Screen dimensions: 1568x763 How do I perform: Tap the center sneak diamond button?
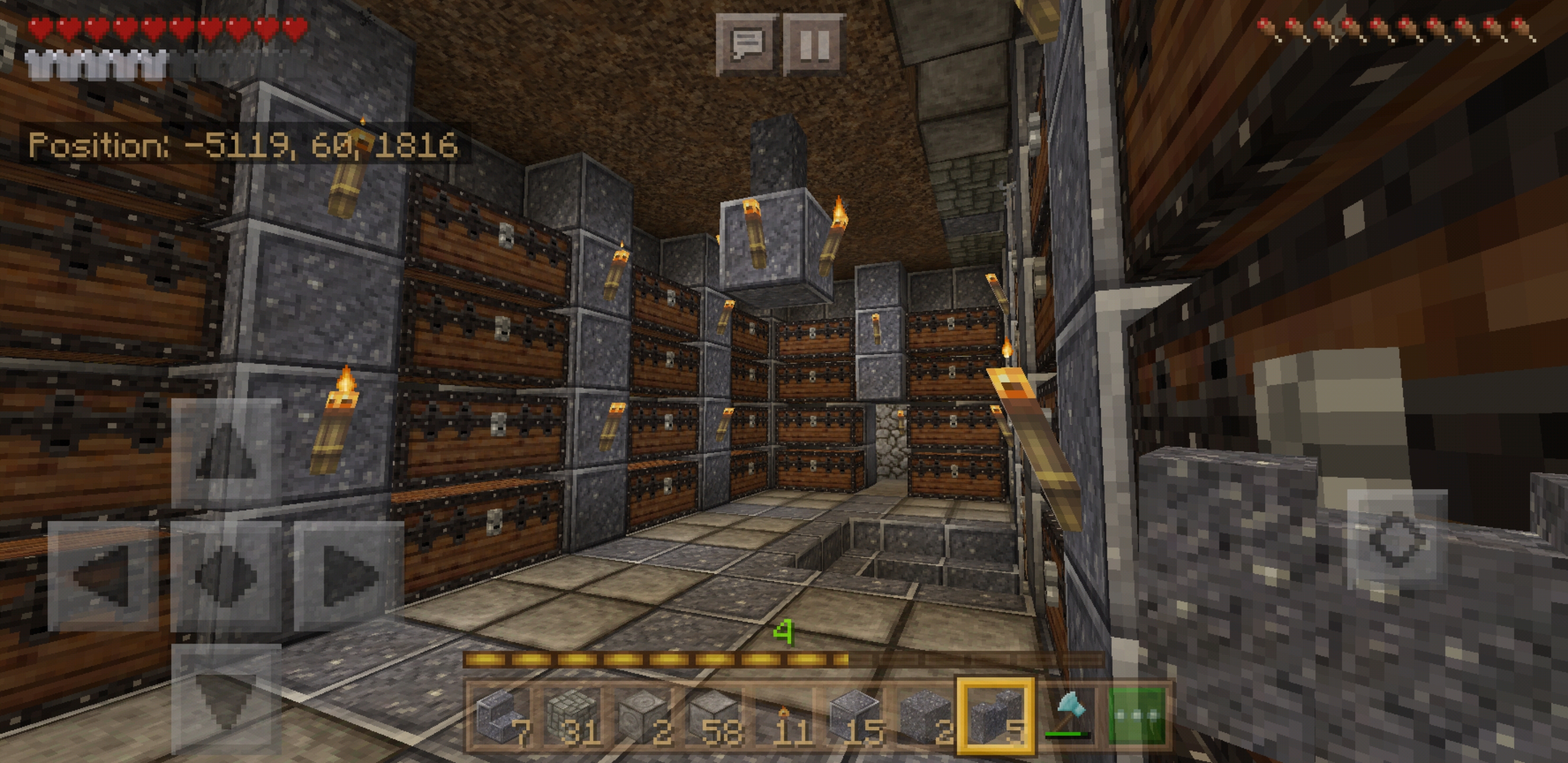pyautogui.click(x=226, y=575)
